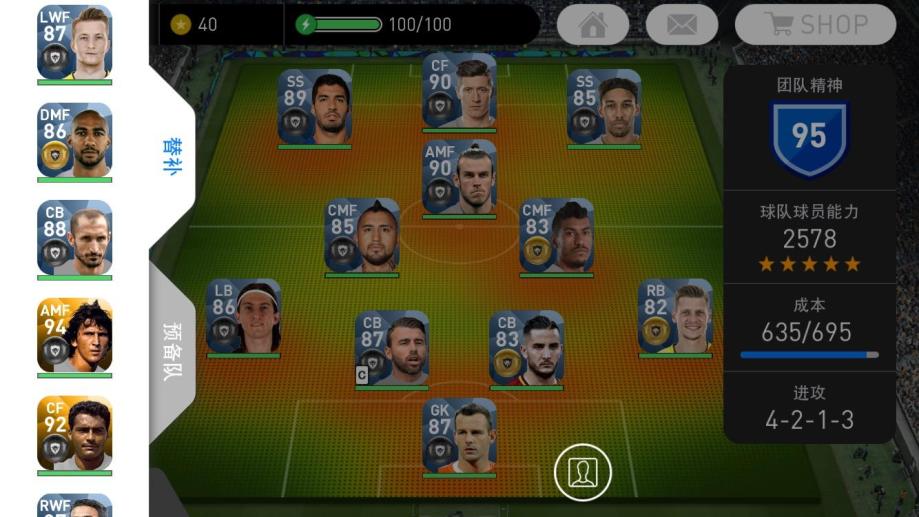Image resolution: width=919 pixels, height=517 pixels.
Task: Open the mail inbox
Action: (x=681, y=25)
